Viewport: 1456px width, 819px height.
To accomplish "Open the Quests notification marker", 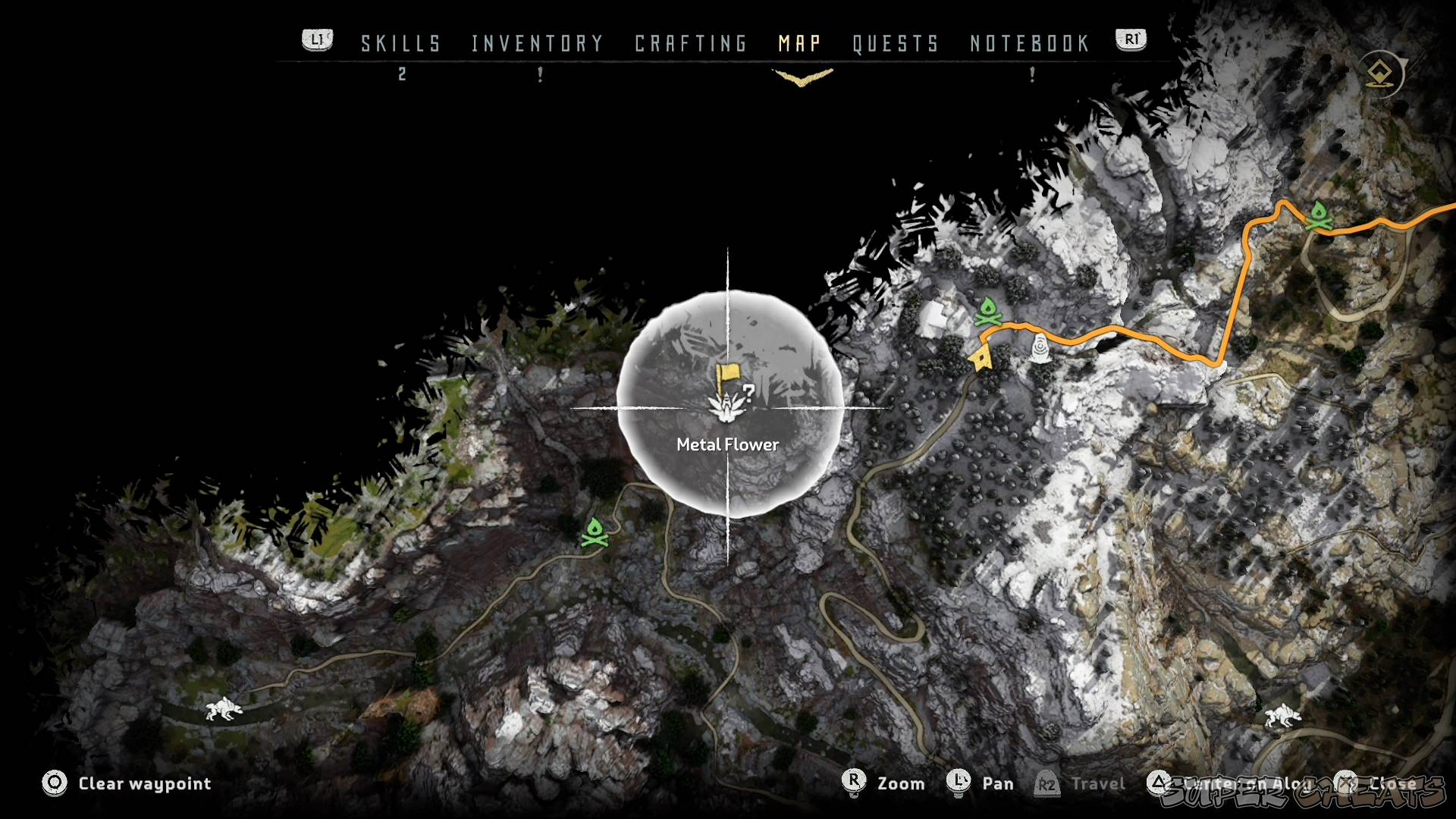I will pyautogui.click(x=1031, y=74).
